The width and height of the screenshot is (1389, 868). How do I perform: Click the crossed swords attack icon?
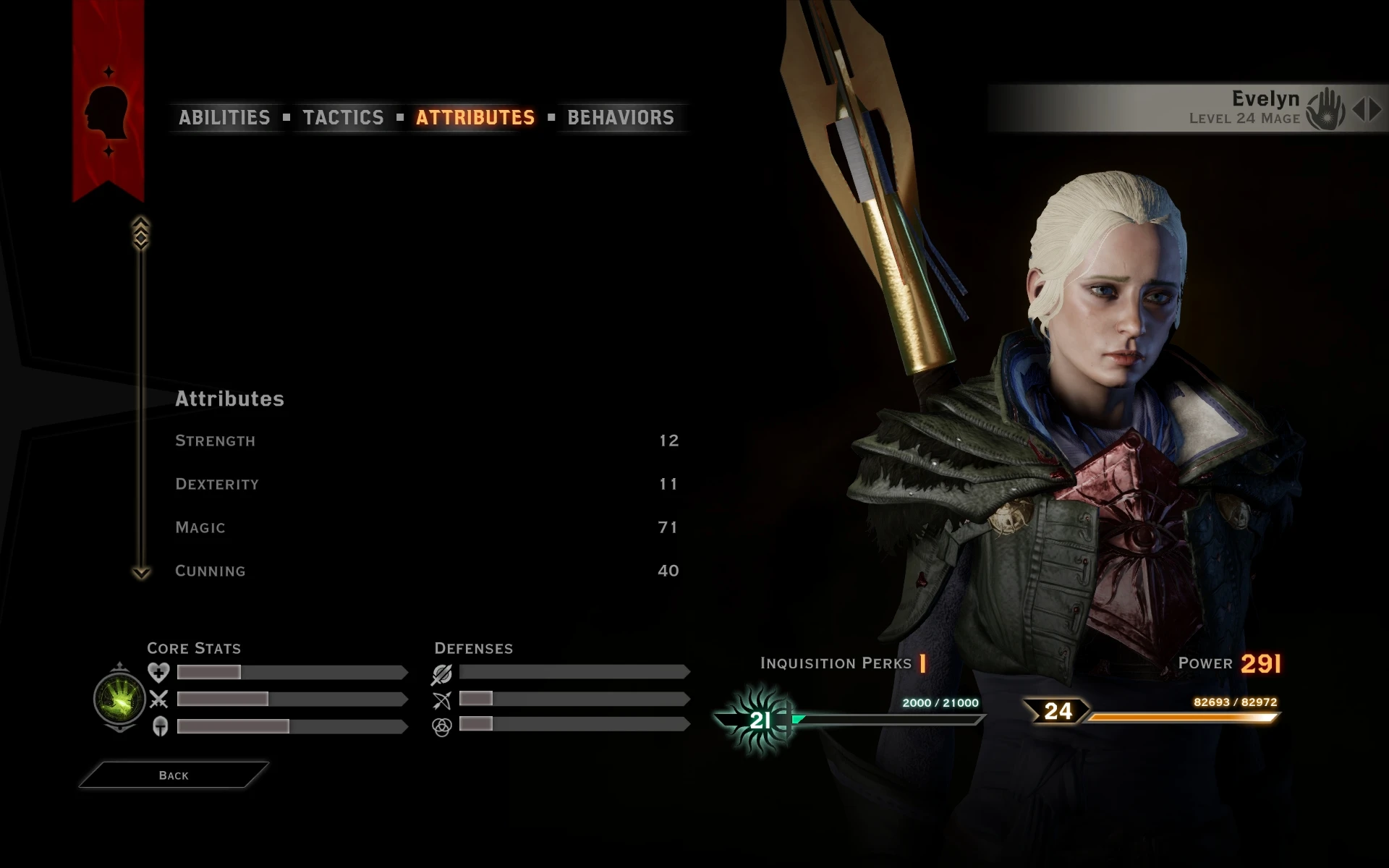158,699
